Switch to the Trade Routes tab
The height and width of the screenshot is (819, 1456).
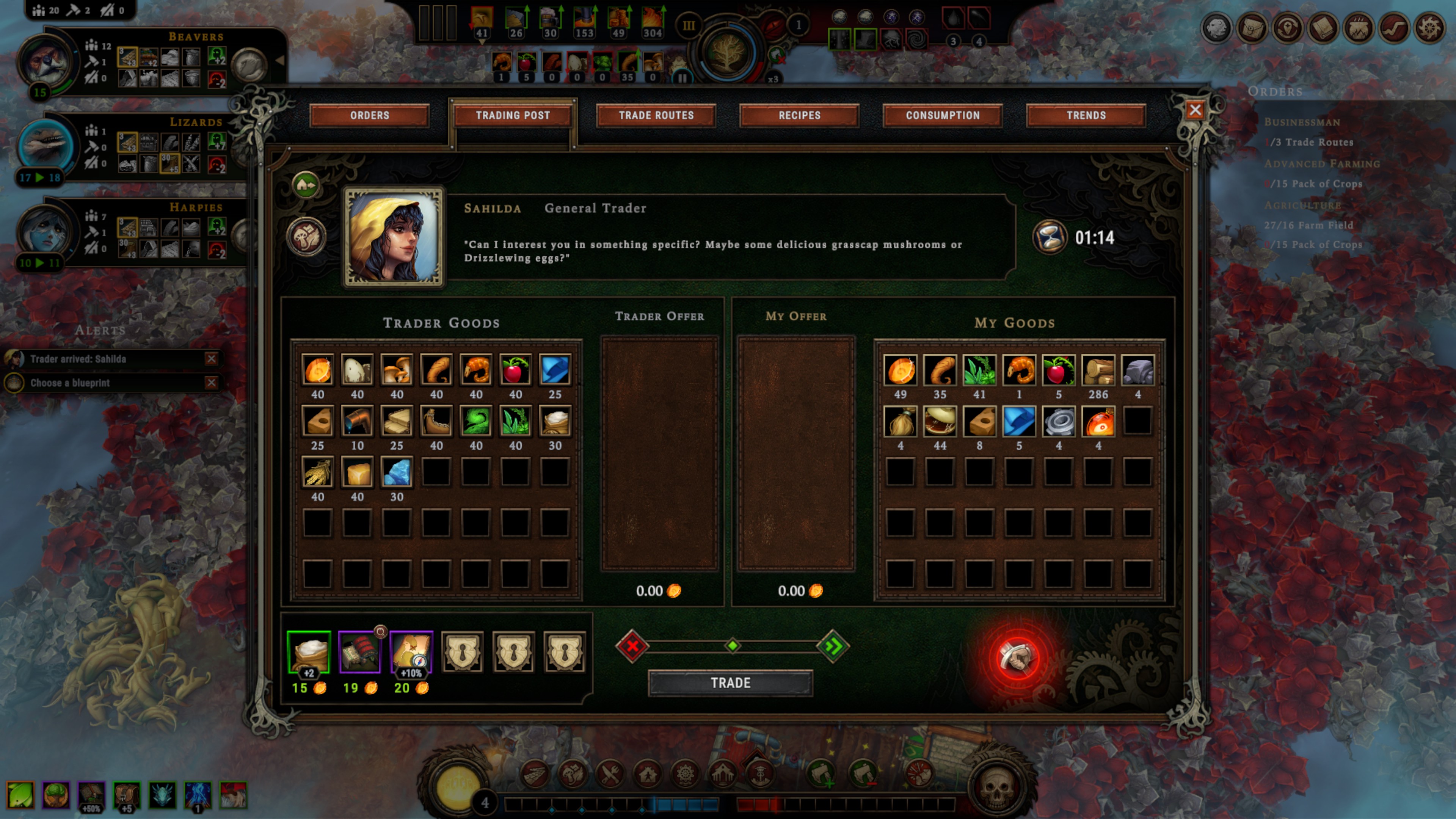pyautogui.click(x=656, y=115)
